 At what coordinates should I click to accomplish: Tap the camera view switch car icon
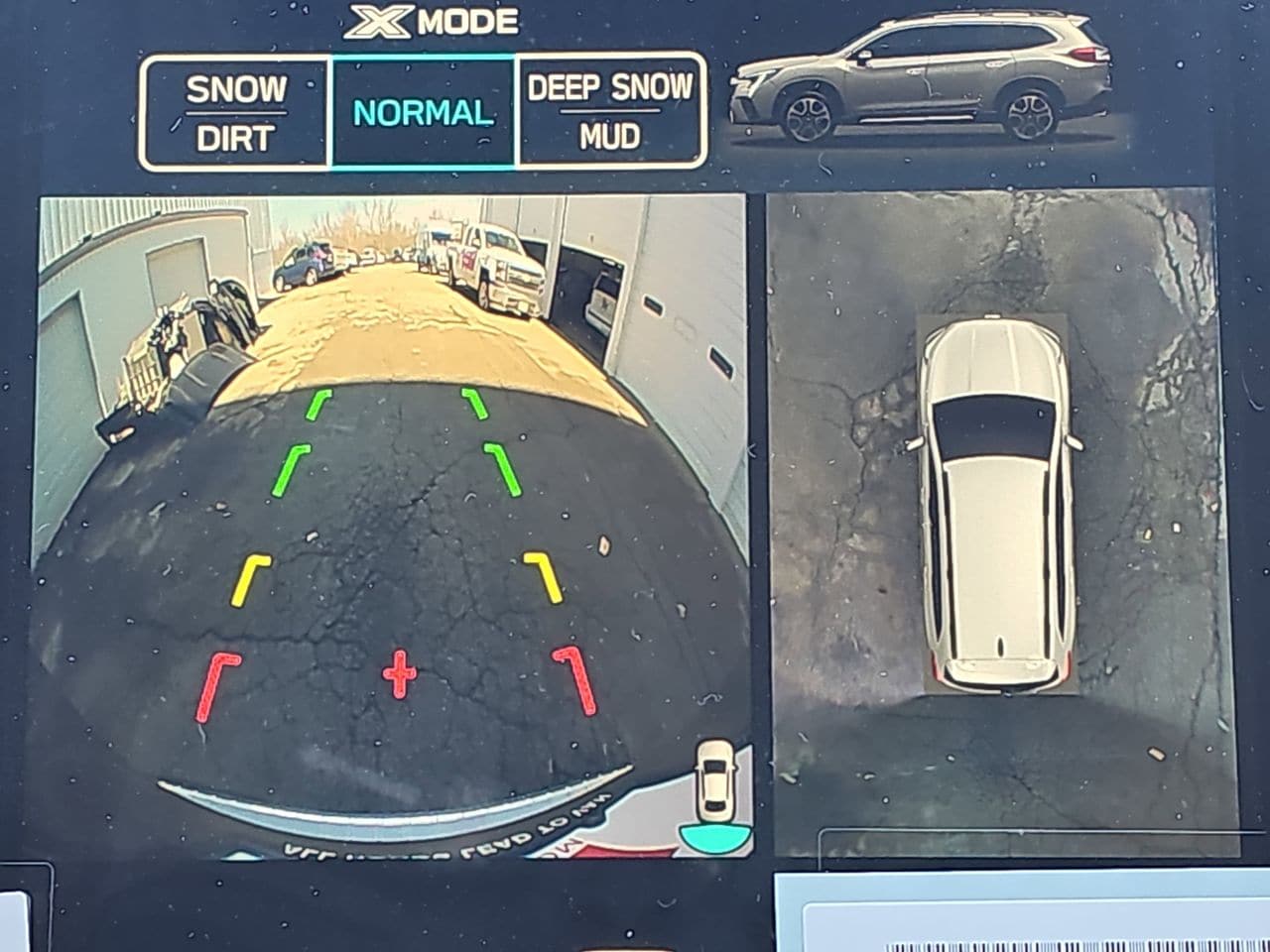tap(714, 793)
